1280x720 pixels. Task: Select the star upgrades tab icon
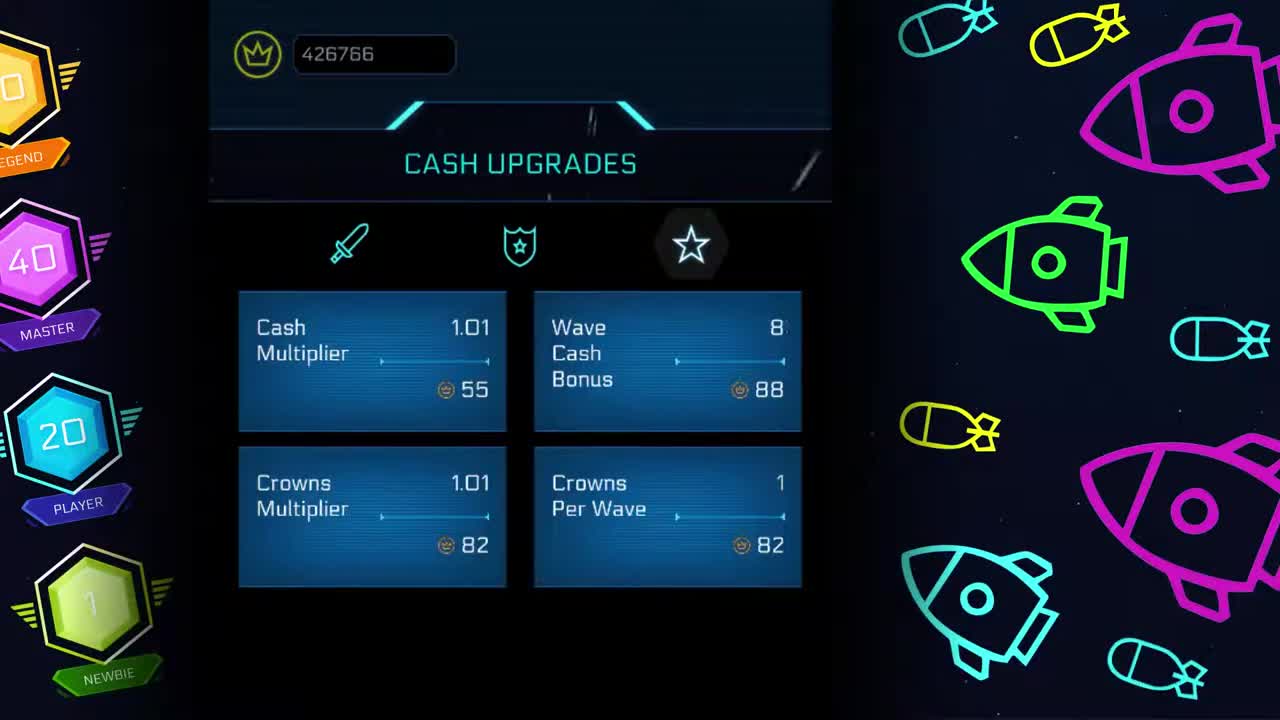692,243
